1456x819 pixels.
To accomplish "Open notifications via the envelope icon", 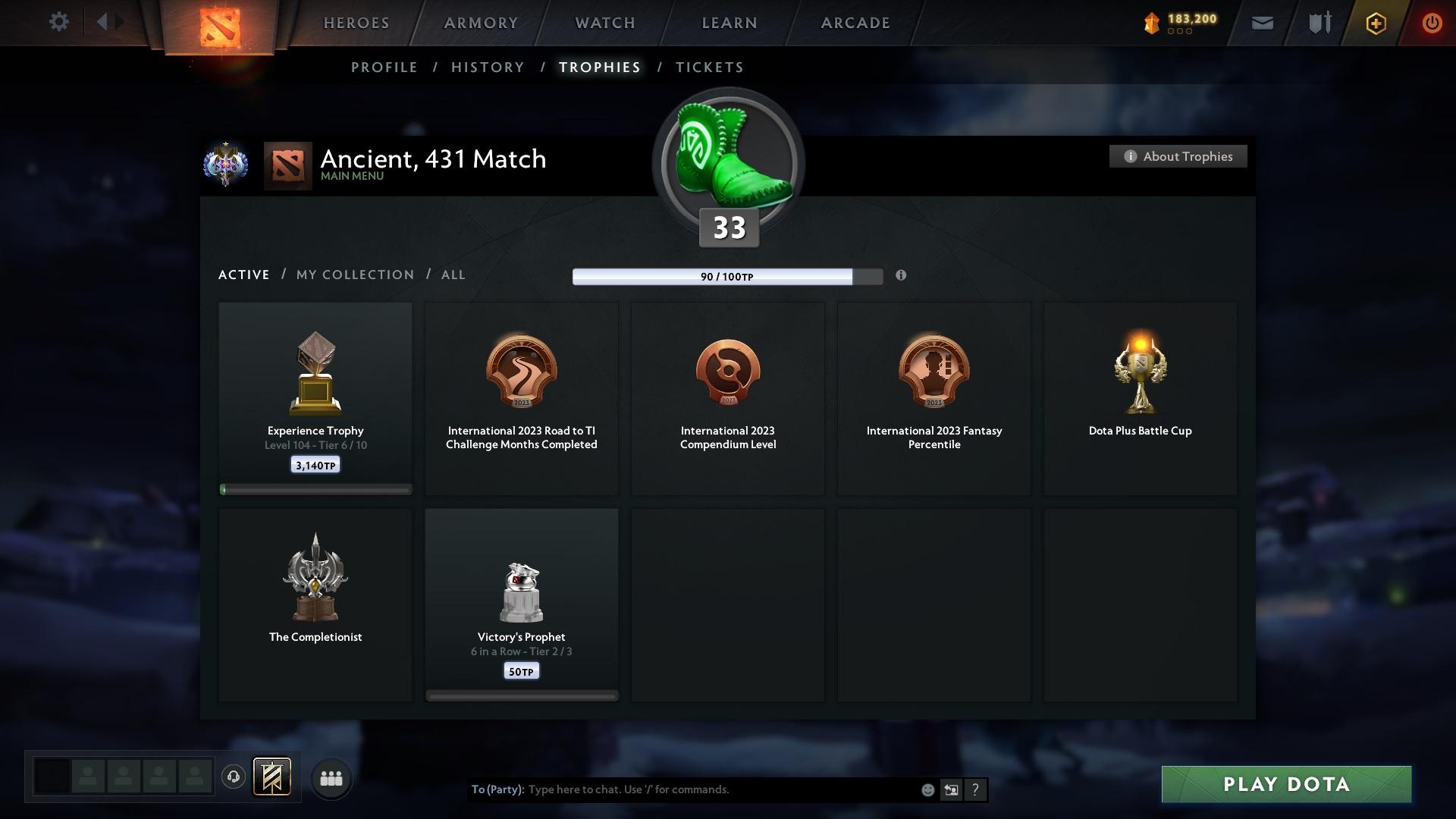I will tap(1262, 23).
